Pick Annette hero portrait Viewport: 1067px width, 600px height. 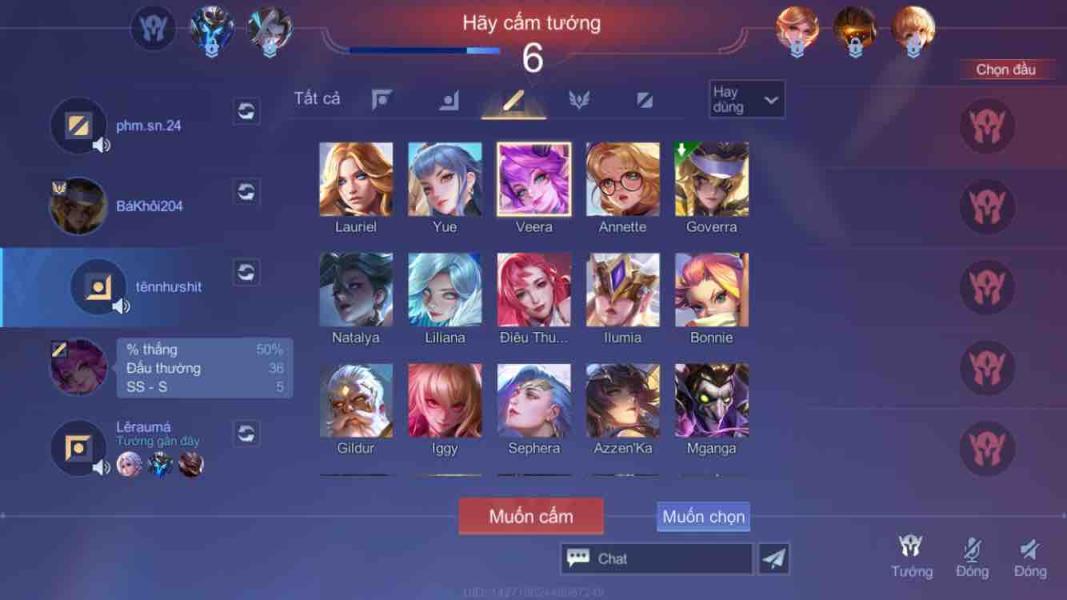click(x=623, y=180)
